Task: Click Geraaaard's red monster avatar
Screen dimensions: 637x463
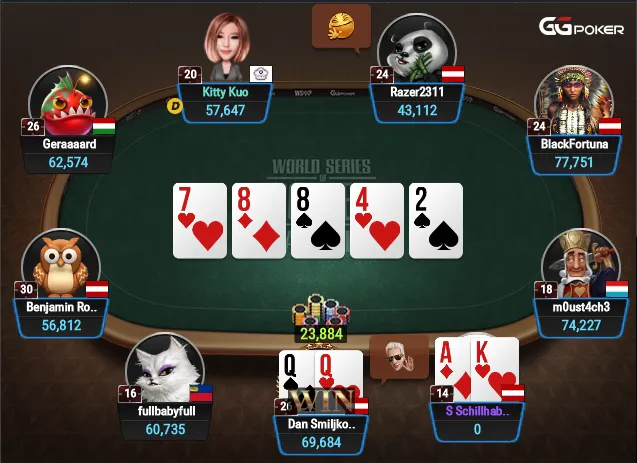Action: click(68, 104)
